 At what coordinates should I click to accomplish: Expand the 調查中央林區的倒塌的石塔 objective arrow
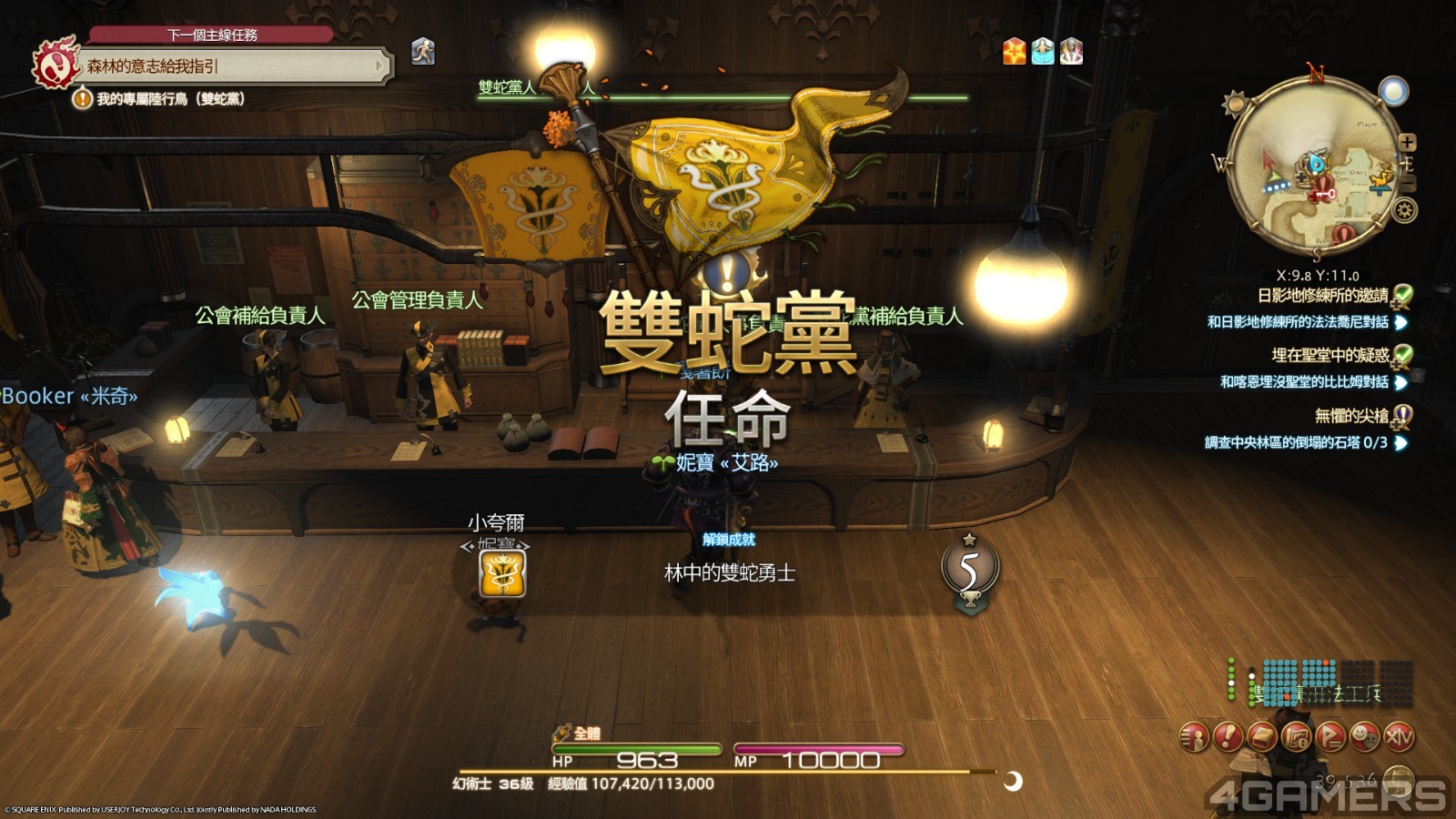(x=1401, y=442)
